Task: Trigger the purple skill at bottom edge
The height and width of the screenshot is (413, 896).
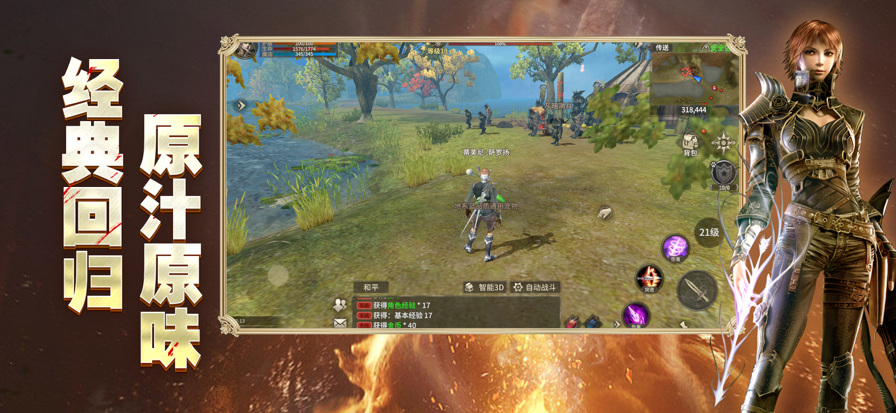Action: tap(635, 317)
